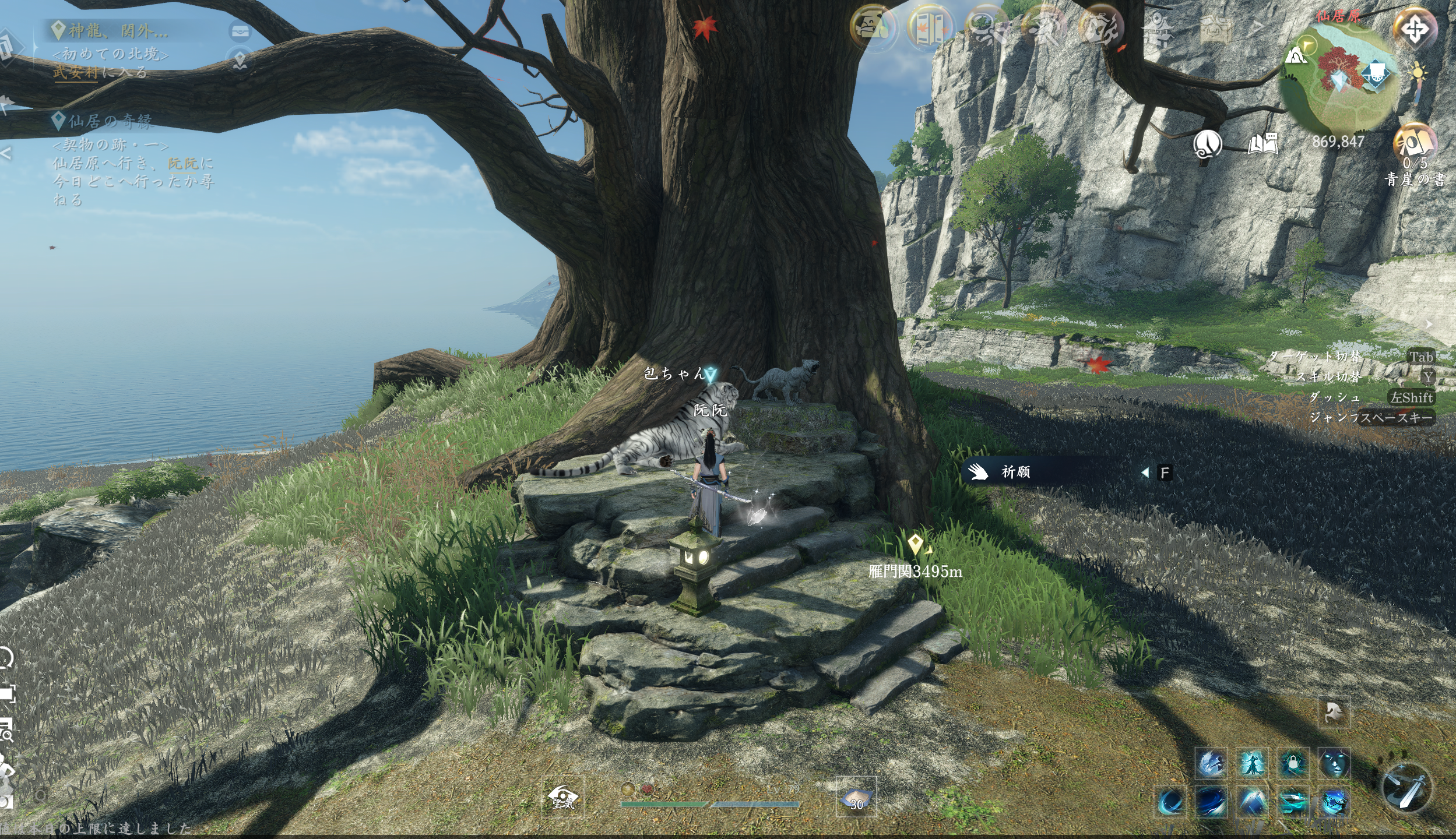Expand the top menu row with the arrow
The height and width of the screenshot is (839, 1456).
[1258, 27]
